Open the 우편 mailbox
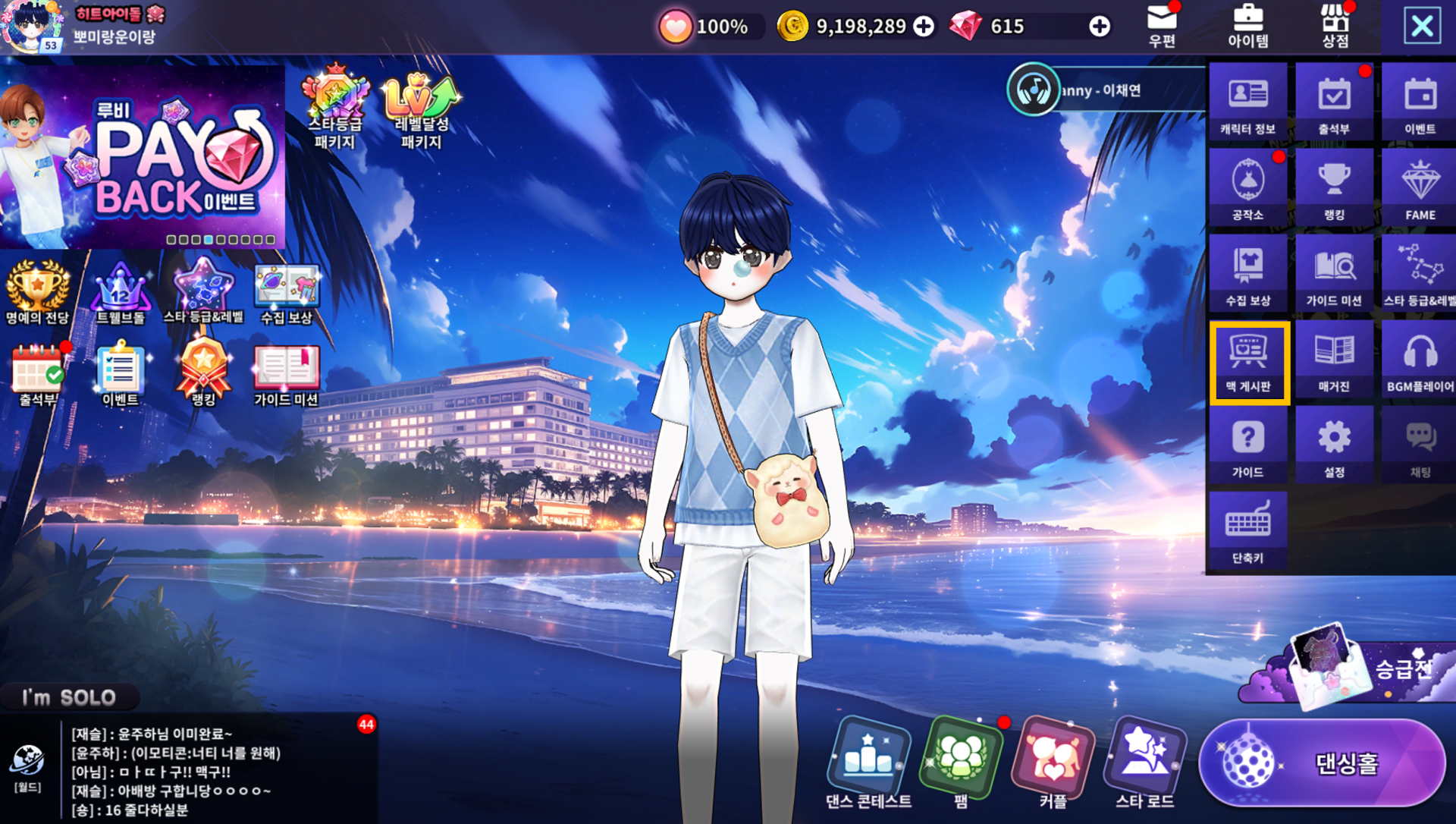 click(1162, 25)
